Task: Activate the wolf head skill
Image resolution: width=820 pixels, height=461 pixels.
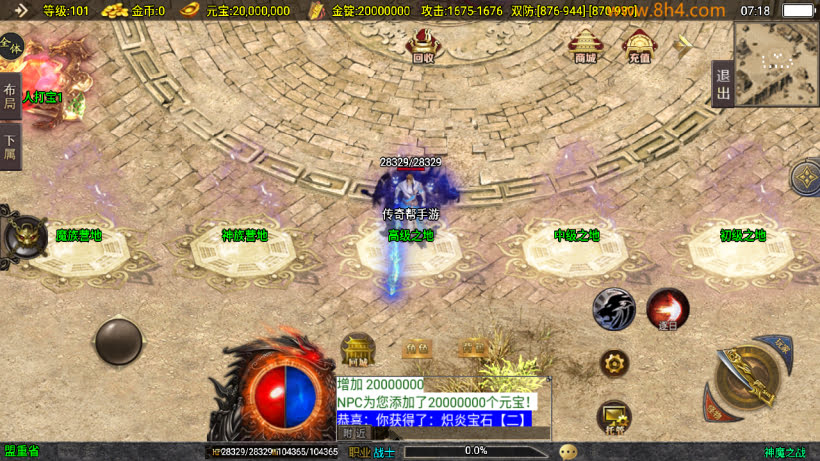Action: tap(614, 309)
